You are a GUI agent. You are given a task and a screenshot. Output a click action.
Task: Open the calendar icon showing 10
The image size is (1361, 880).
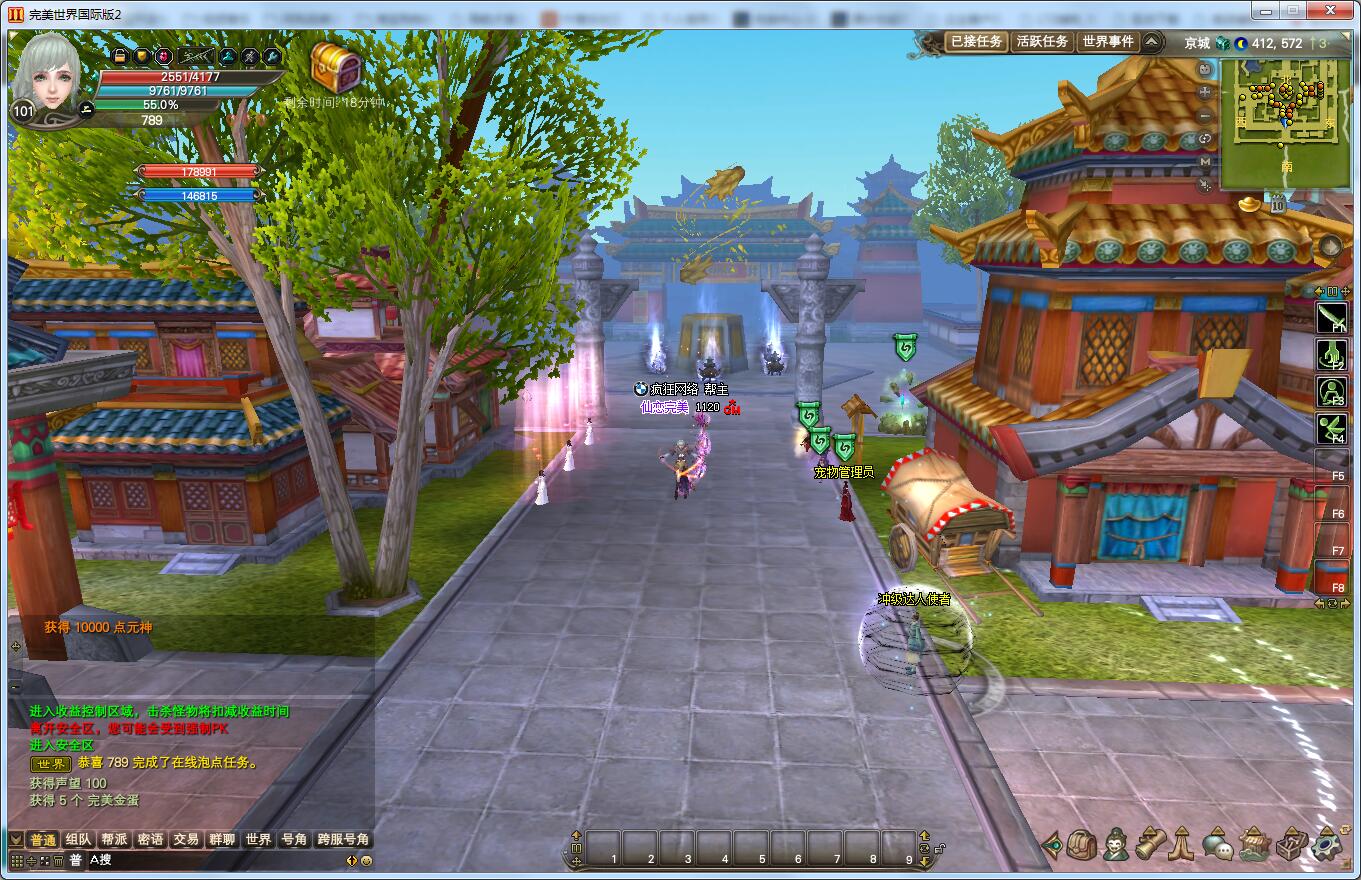coord(1278,206)
